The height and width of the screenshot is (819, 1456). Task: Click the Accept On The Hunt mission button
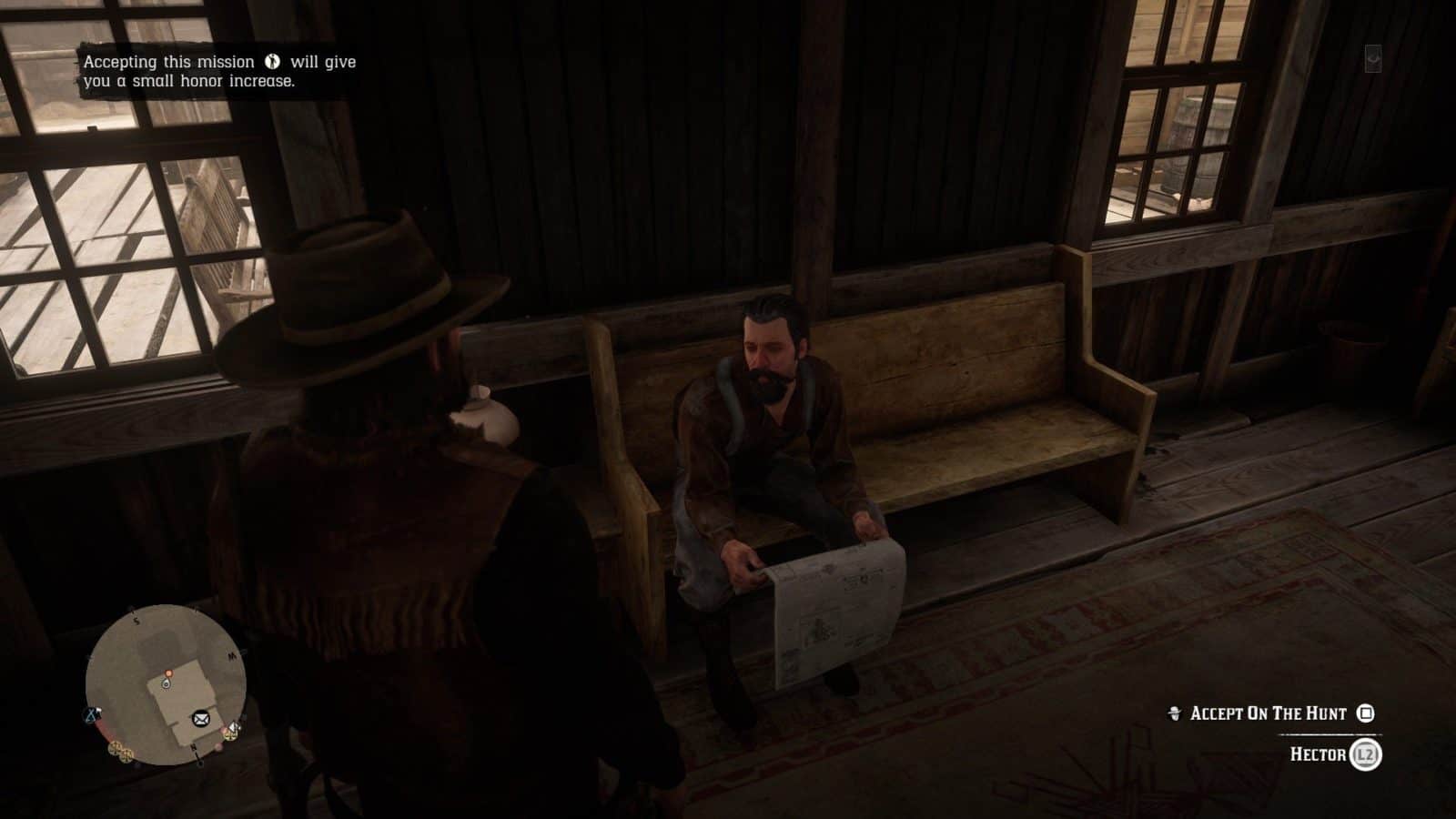1269,713
